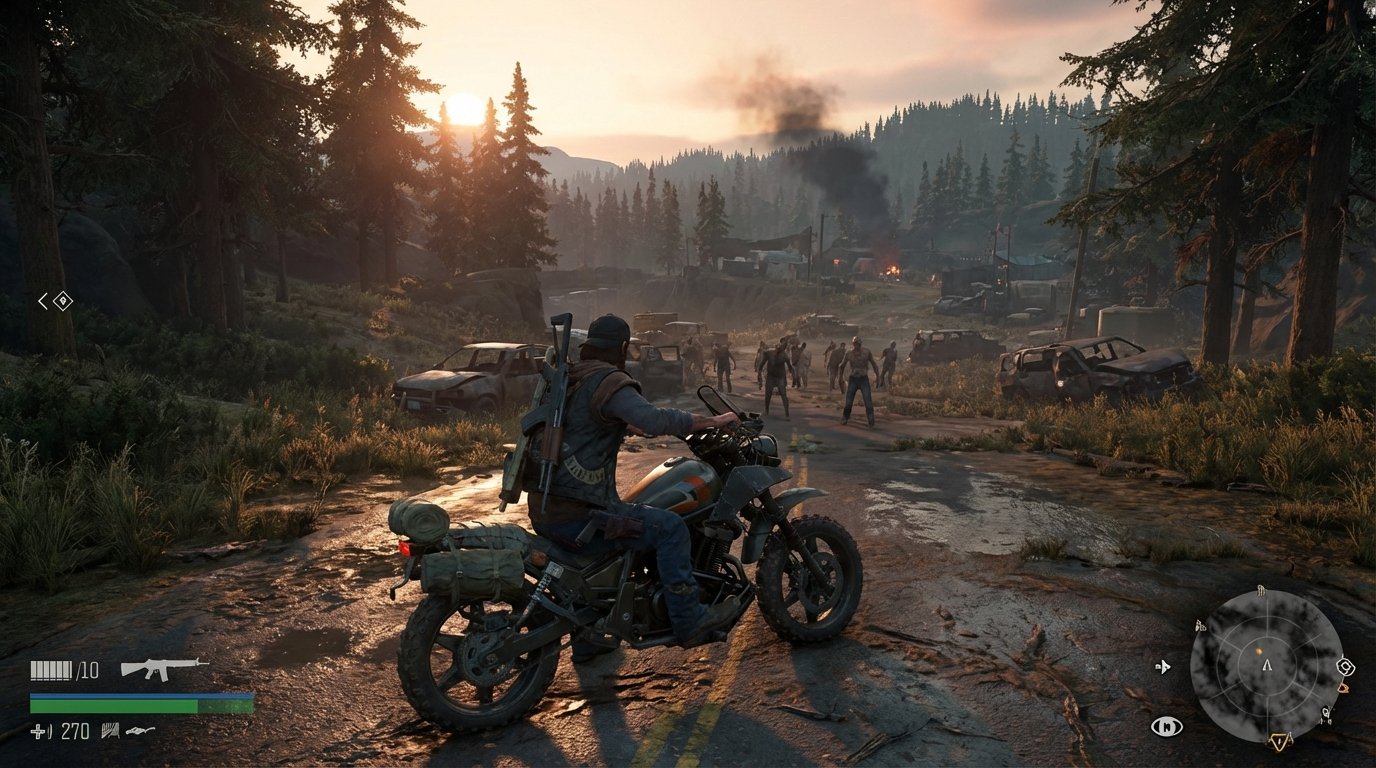Click the orange enemy dot on the minimap

(1259, 651)
